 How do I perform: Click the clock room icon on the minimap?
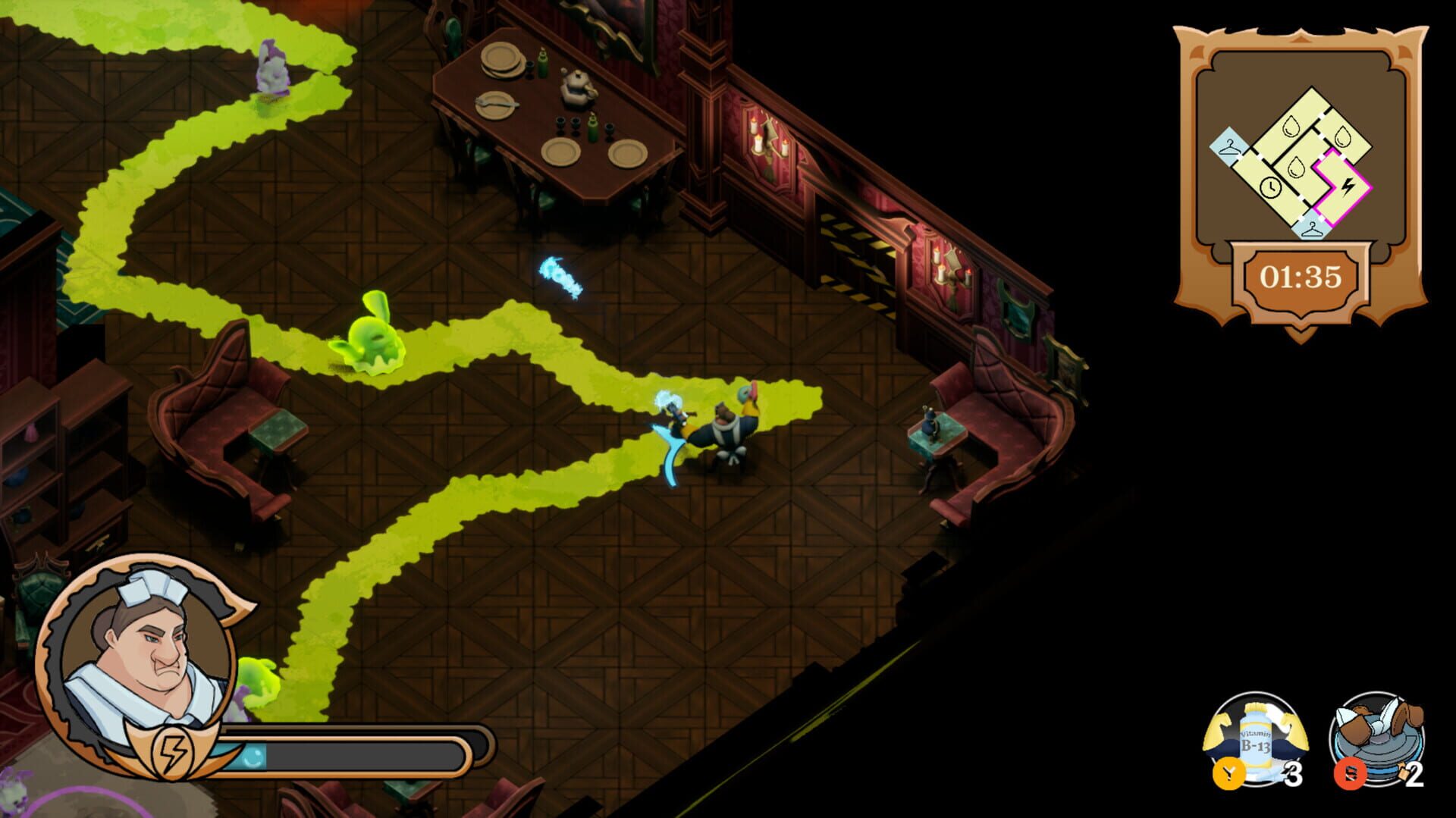click(1271, 188)
